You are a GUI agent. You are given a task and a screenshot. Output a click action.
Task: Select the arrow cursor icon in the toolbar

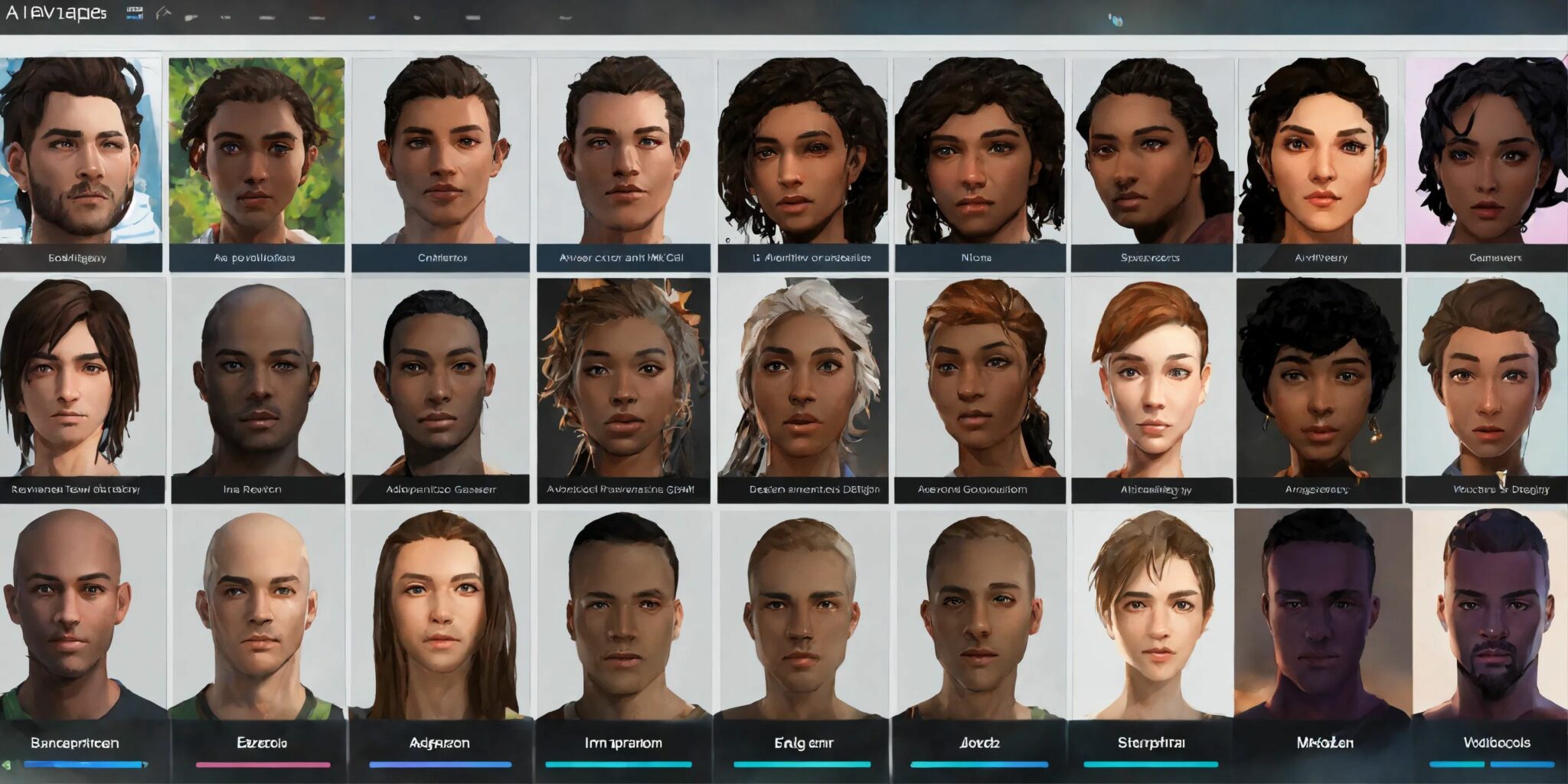[162, 12]
